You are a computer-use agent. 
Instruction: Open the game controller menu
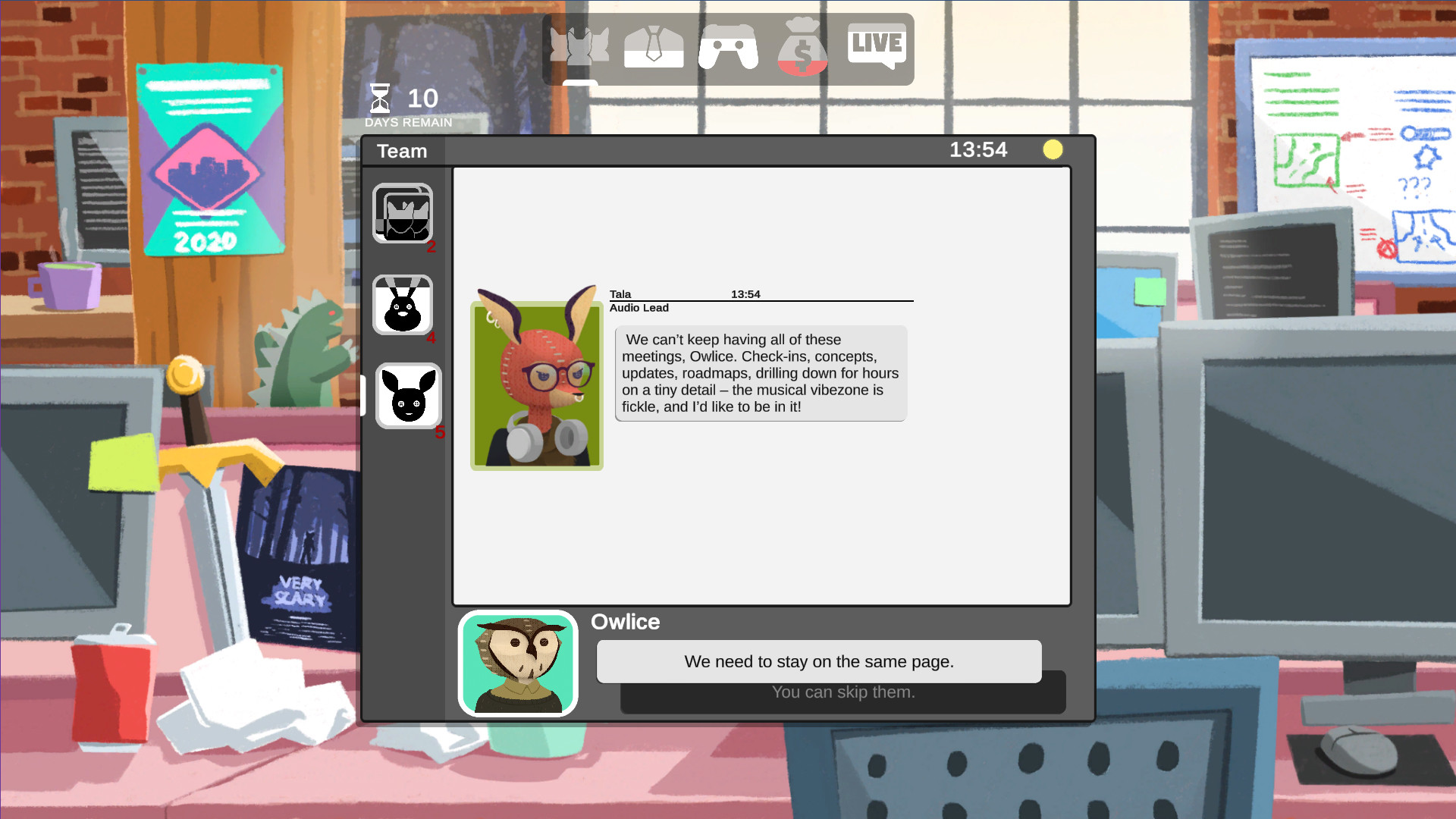(x=729, y=47)
